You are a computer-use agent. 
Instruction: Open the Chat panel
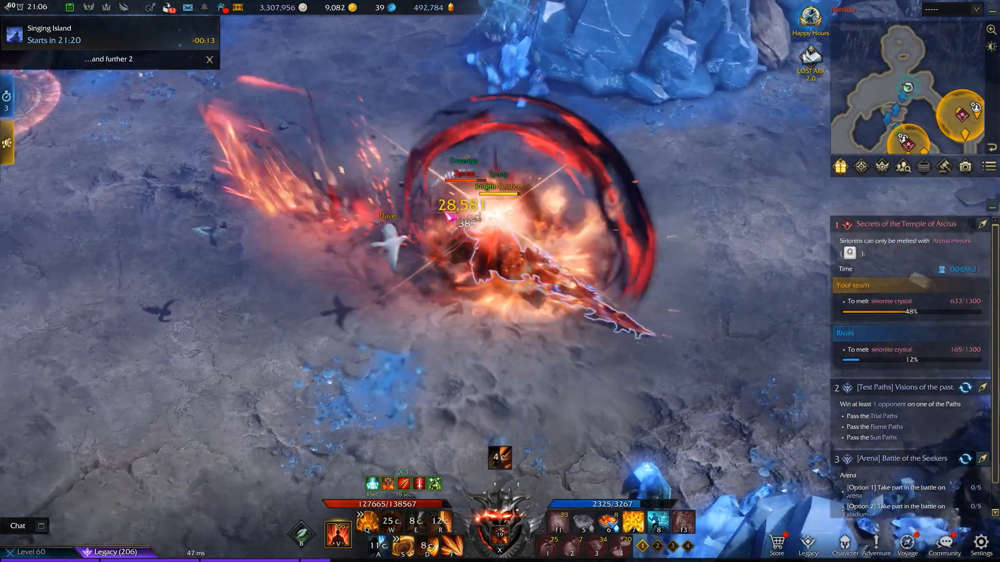point(18,525)
